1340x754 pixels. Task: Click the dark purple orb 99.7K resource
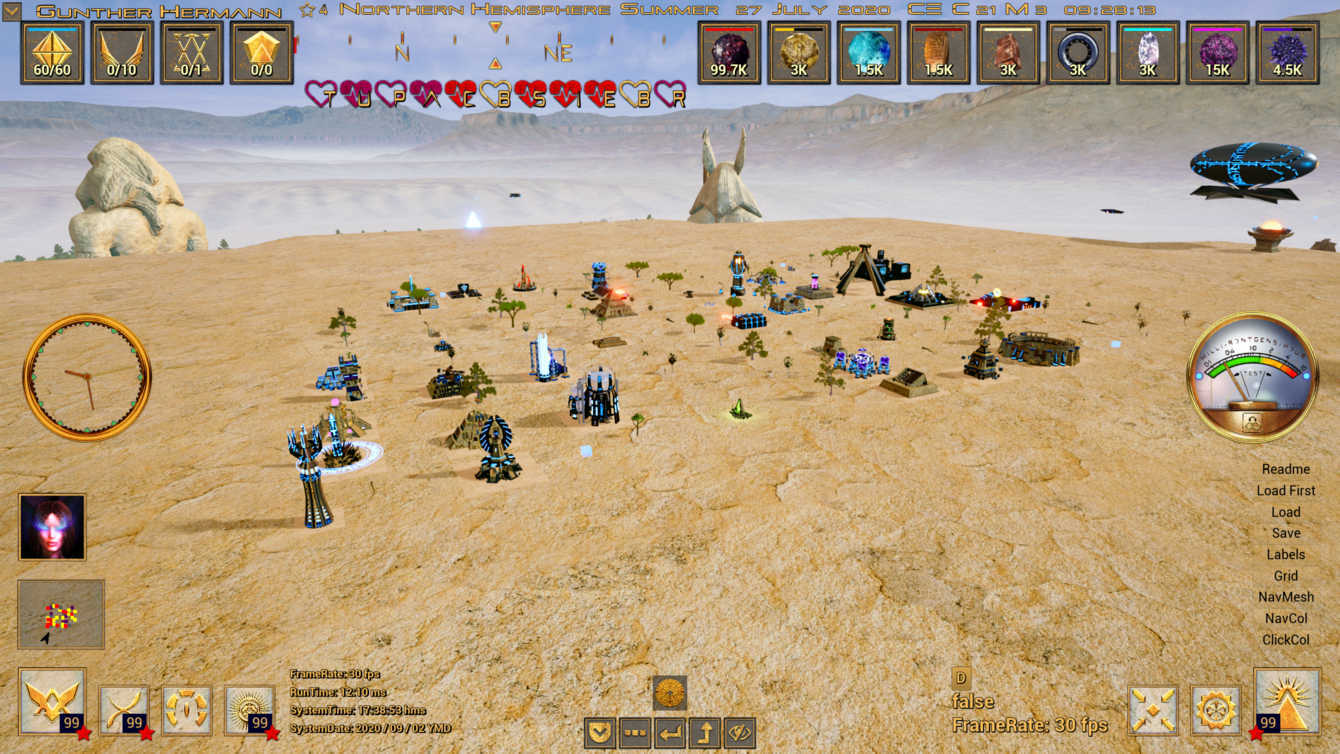pos(729,52)
